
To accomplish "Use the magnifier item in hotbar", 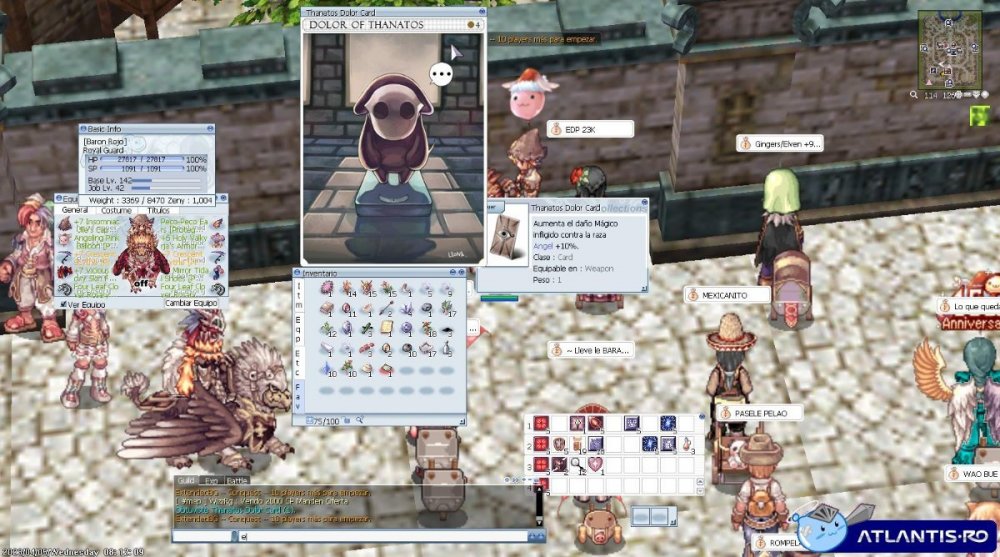I will point(578,462).
